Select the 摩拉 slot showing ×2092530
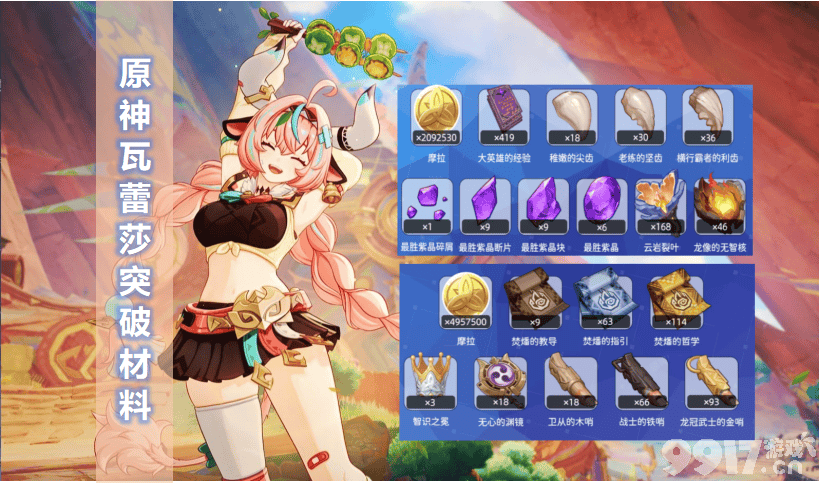Screen dimensions: 819x483 click(x=438, y=115)
